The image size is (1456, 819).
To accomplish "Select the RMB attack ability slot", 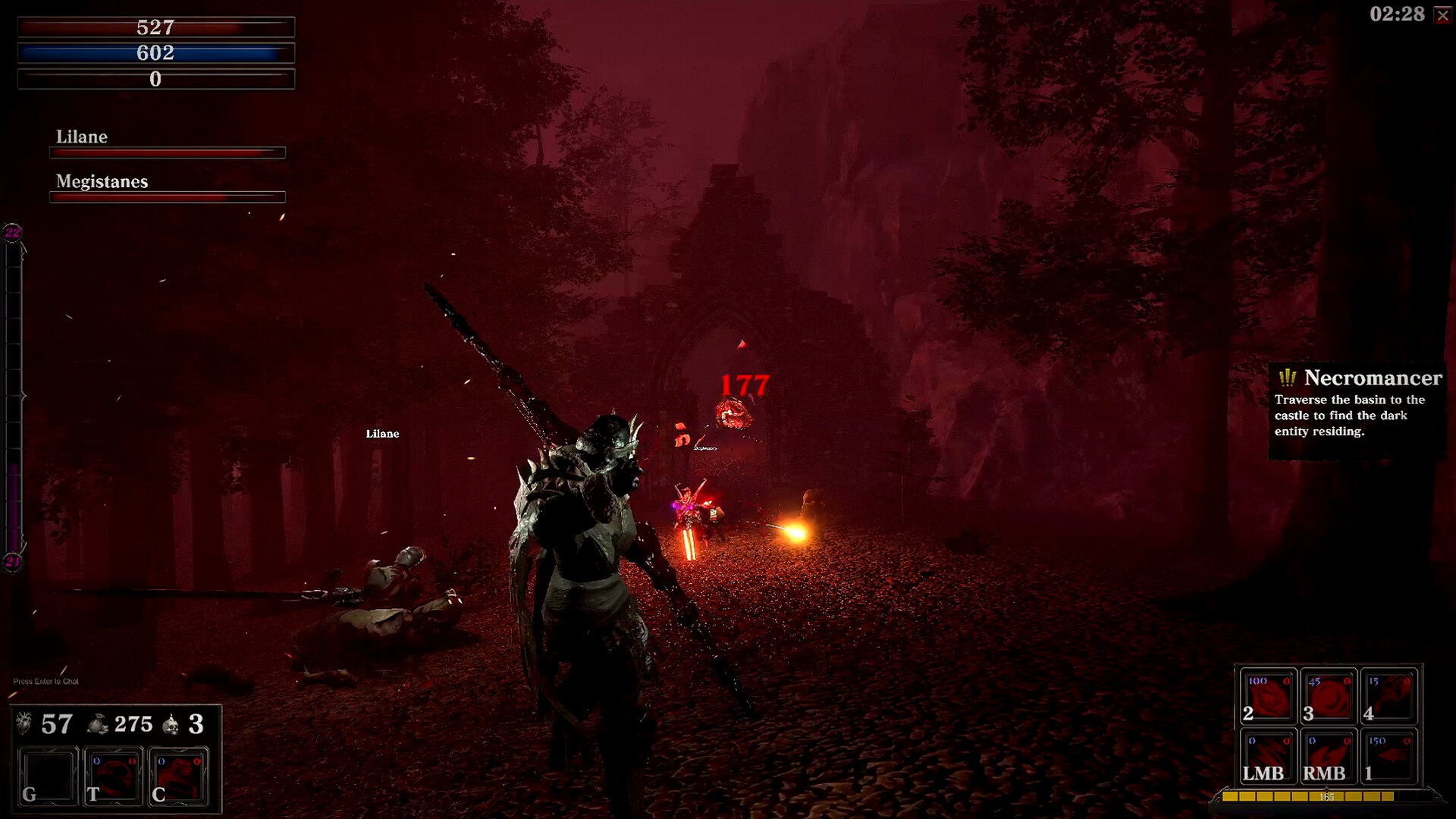I will click(1328, 757).
